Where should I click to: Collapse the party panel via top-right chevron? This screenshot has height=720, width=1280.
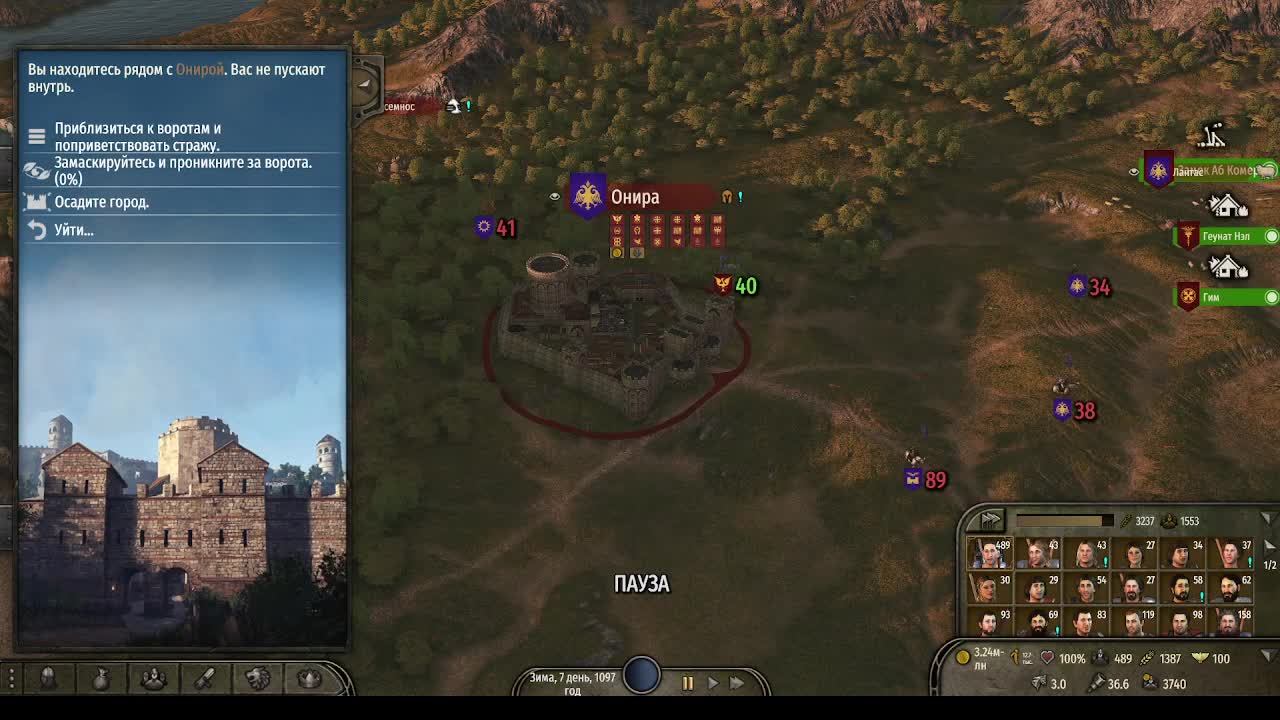(1268, 517)
